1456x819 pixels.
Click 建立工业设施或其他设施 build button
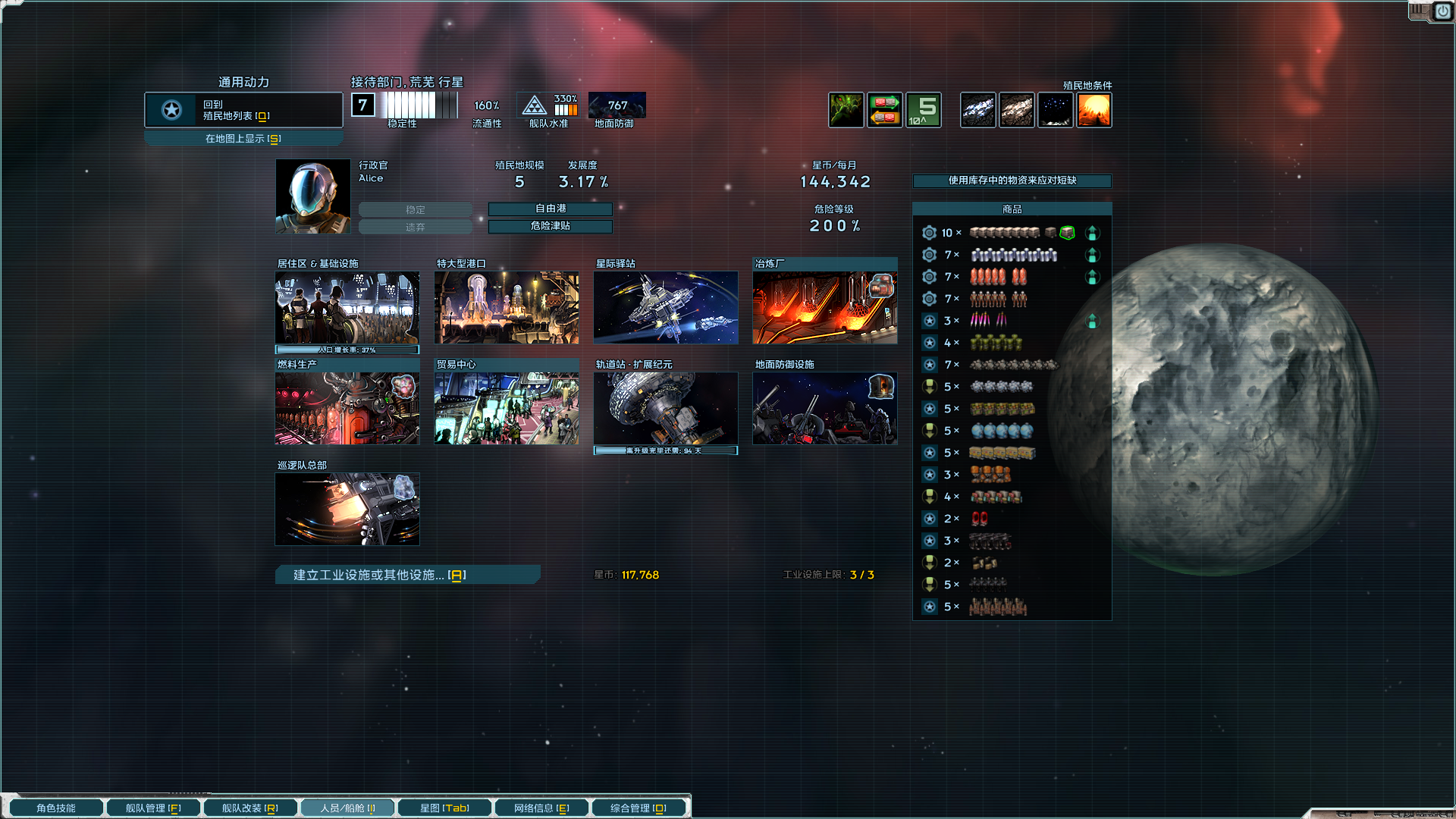point(408,575)
